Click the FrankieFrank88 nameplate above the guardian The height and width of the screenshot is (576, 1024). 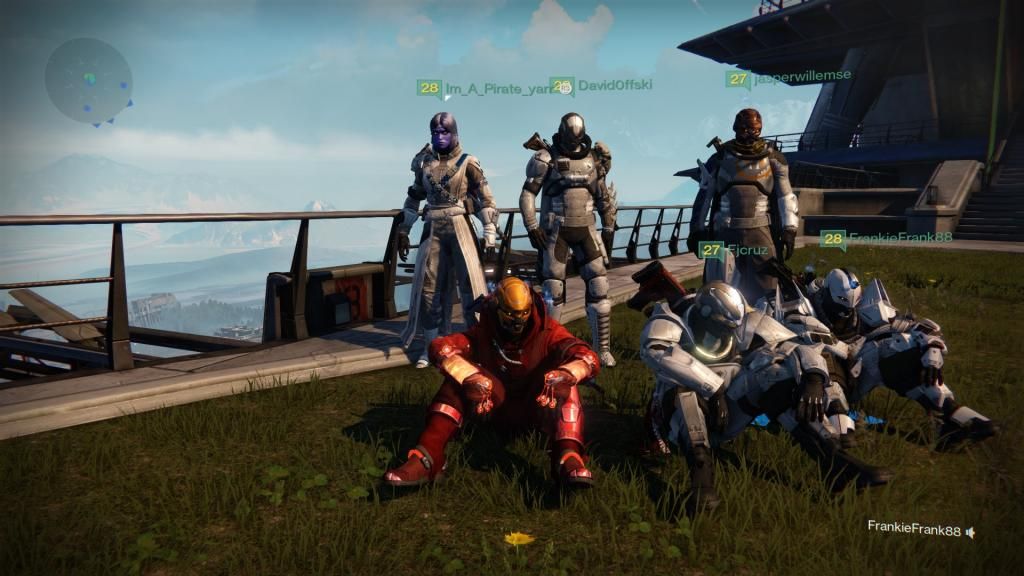click(886, 239)
